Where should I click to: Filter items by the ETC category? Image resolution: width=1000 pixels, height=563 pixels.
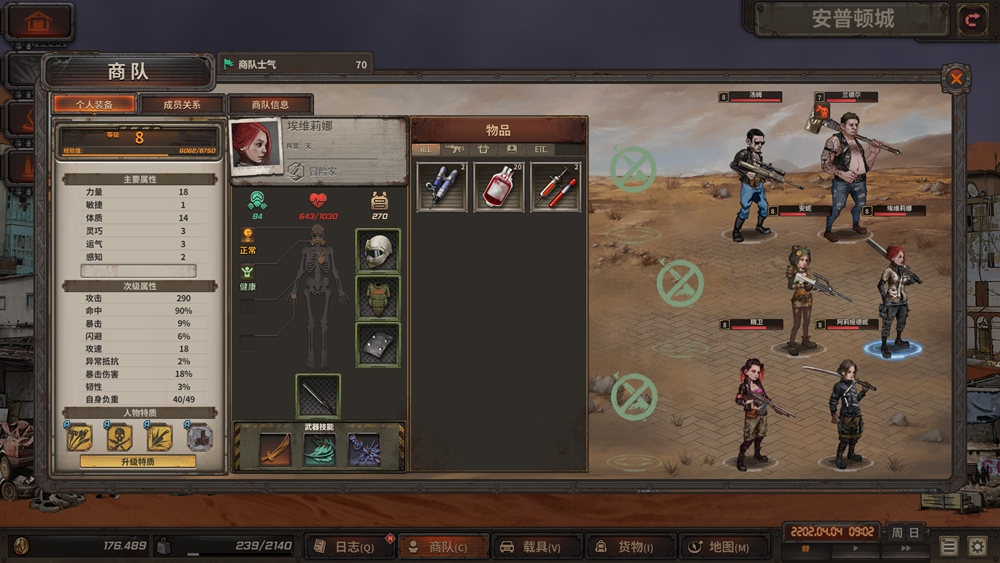541,149
